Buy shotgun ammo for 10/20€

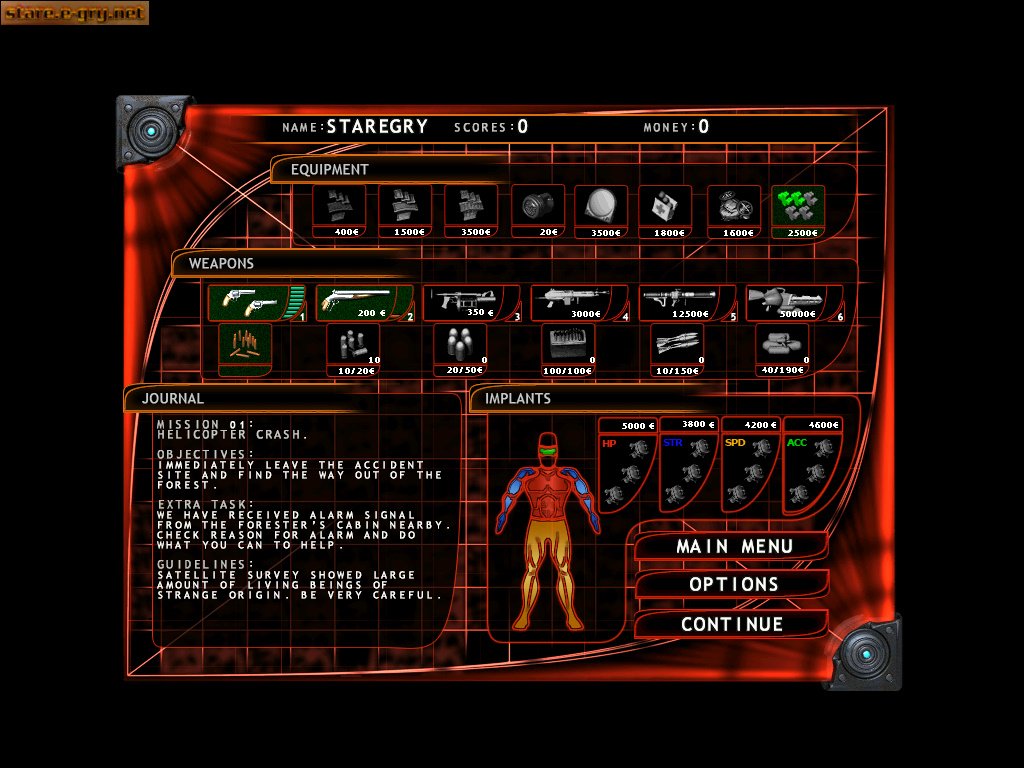[353, 350]
